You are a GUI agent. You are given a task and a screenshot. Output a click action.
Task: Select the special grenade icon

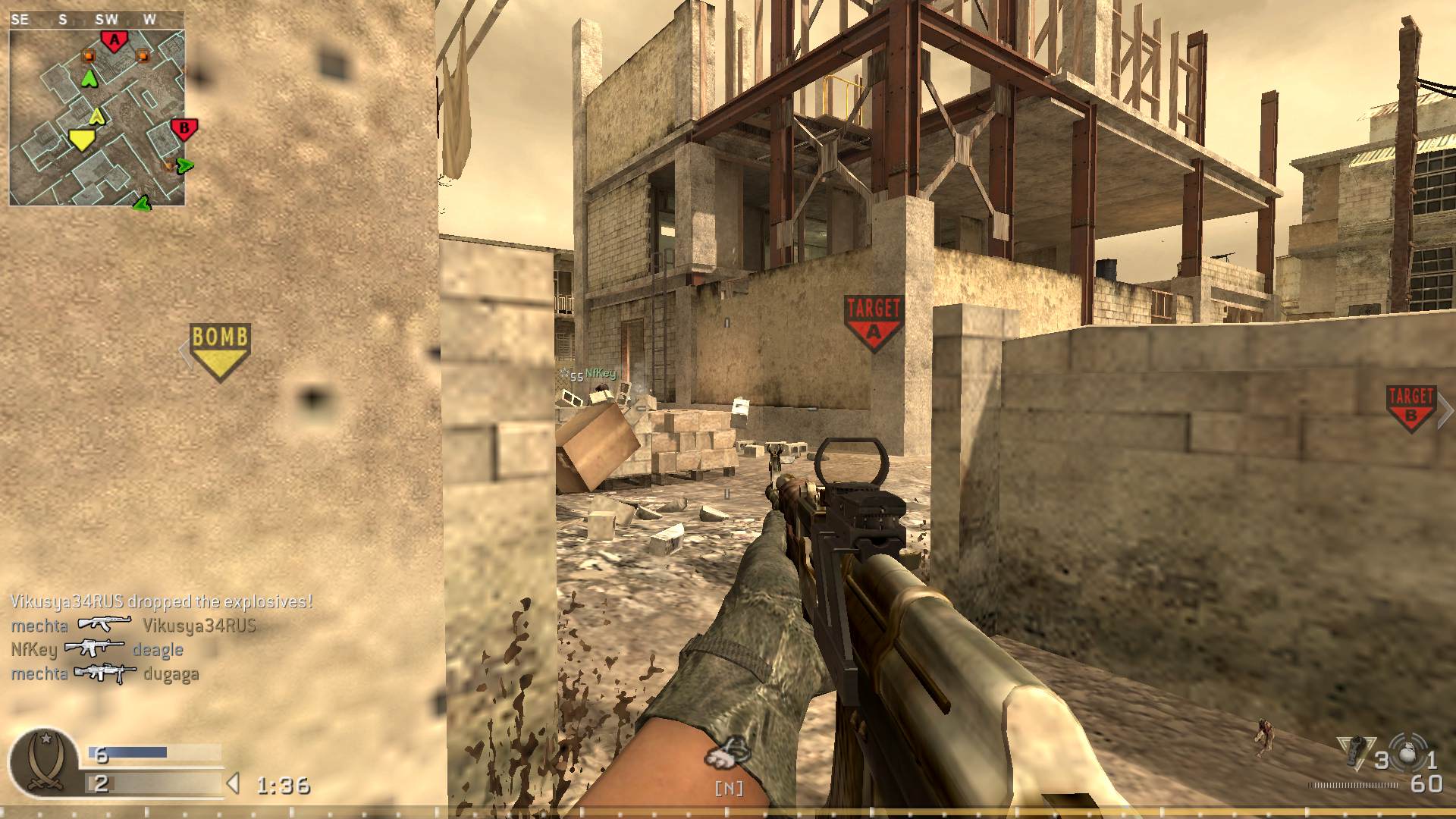(x=1356, y=752)
